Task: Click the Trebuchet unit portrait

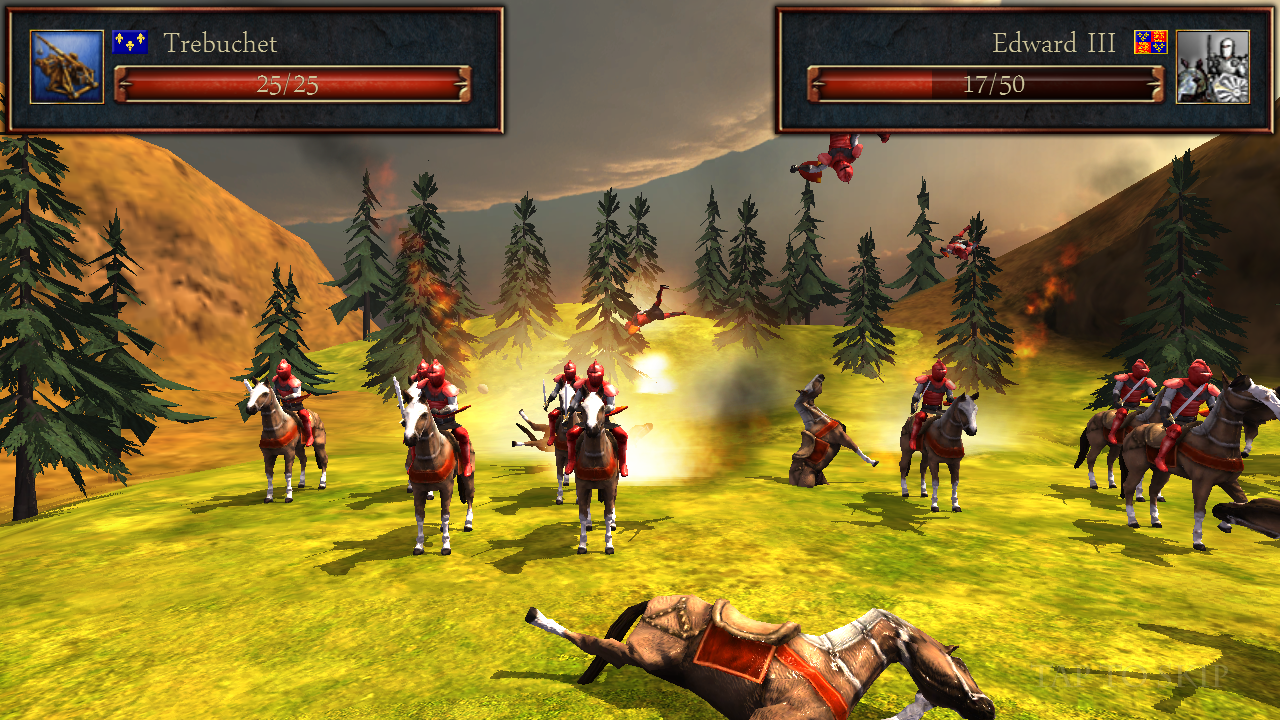Action: tap(67, 67)
